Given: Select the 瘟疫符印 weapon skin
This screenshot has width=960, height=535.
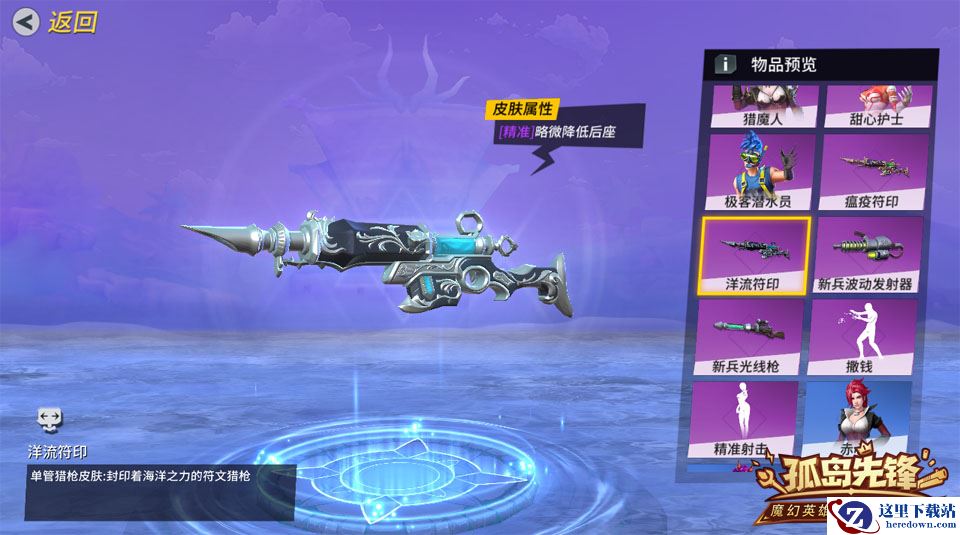Looking at the screenshot, I should pyautogui.click(x=871, y=171).
